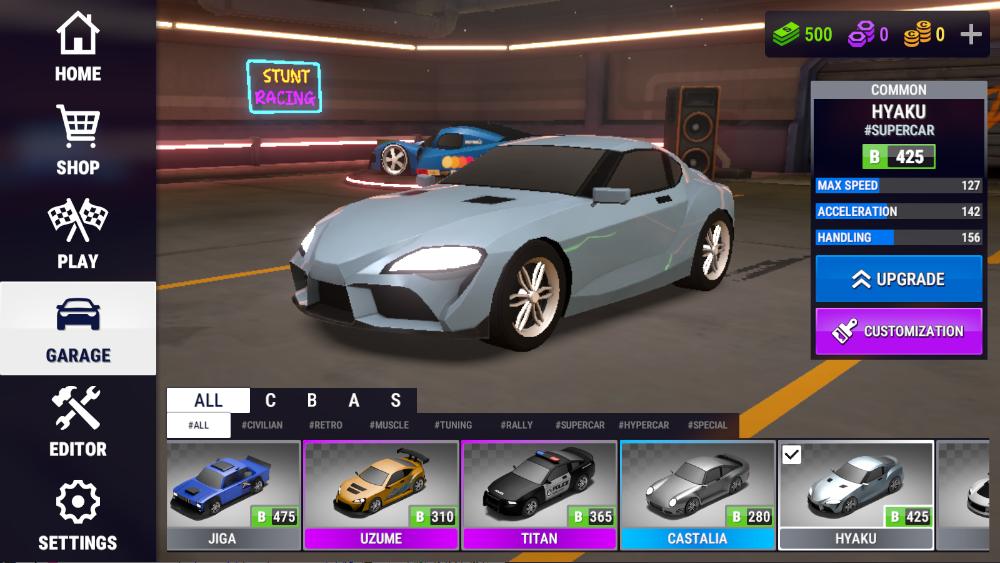Switch to the S class tab
The width and height of the screenshot is (1000, 563).
396,401
